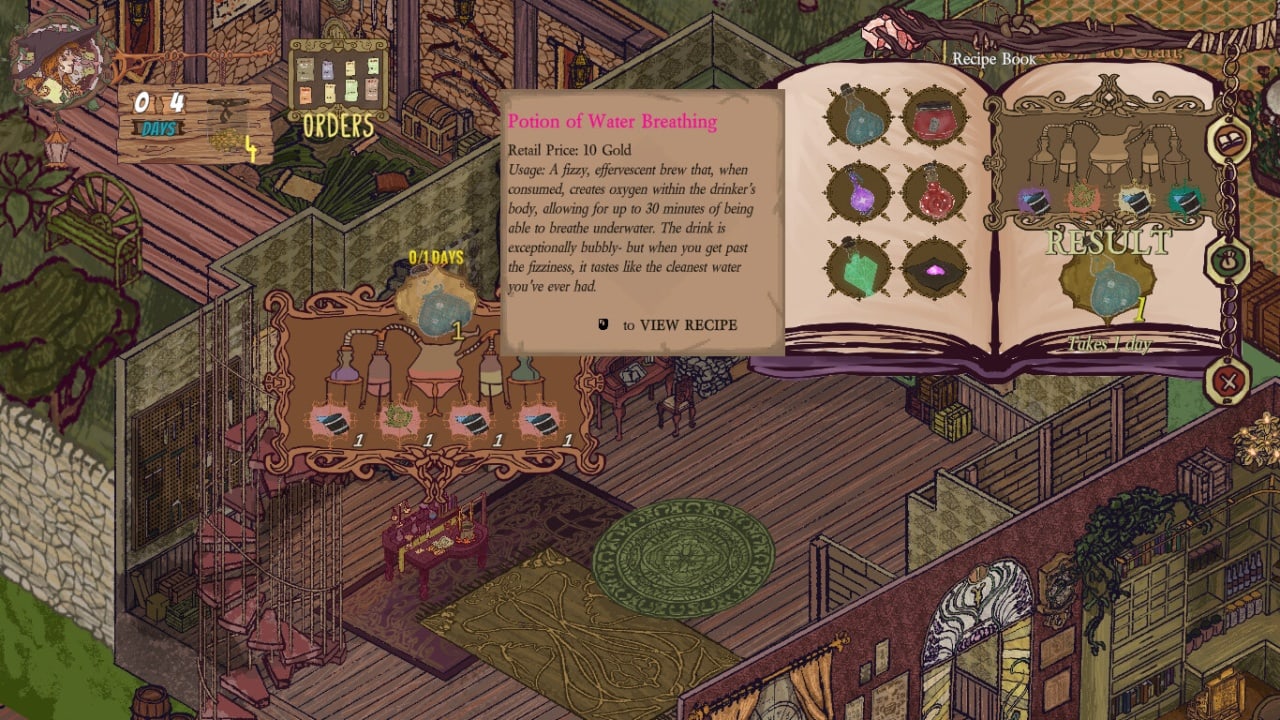Select the purple bucket ingredient in the recipe
The image size is (1280, 720).
[1034, 202]
